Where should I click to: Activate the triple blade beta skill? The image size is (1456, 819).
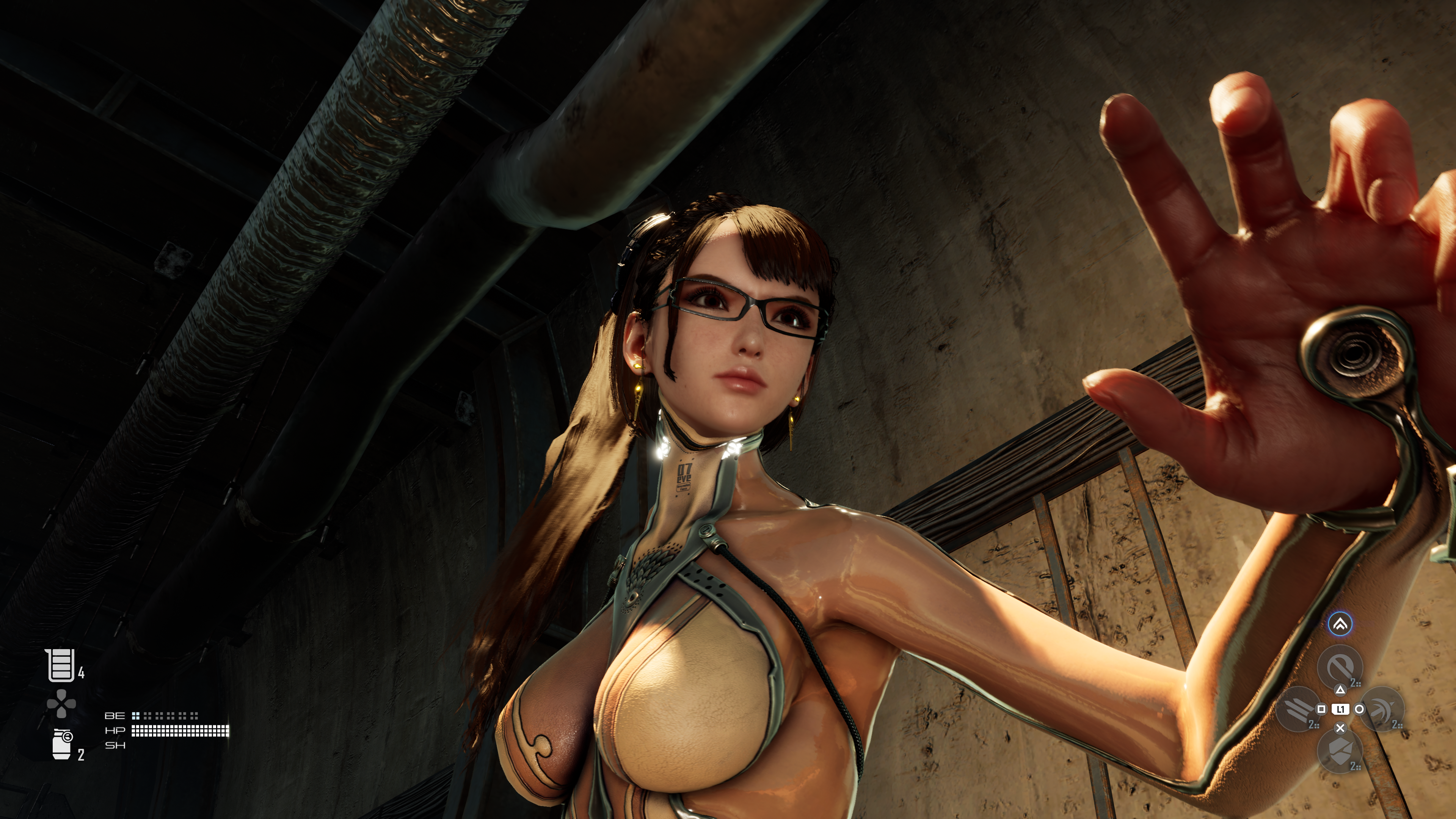pos(1298,709)
